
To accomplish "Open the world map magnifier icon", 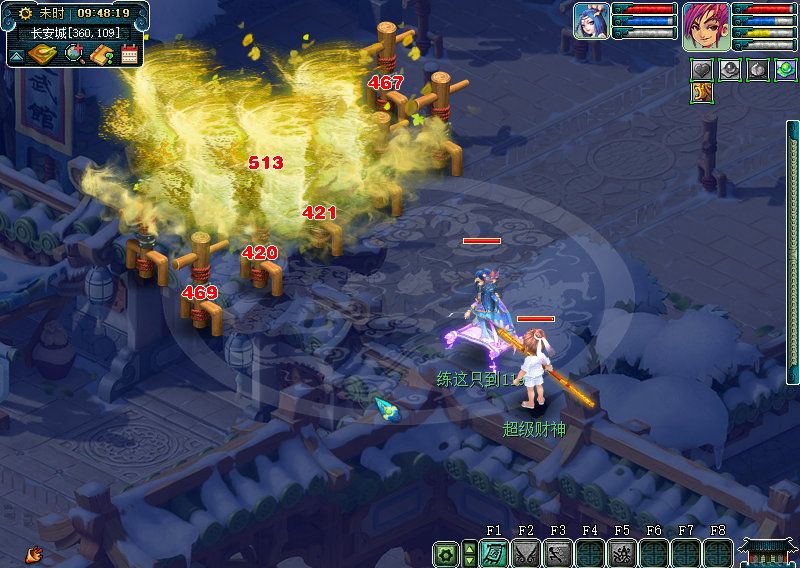I will 74,54.
